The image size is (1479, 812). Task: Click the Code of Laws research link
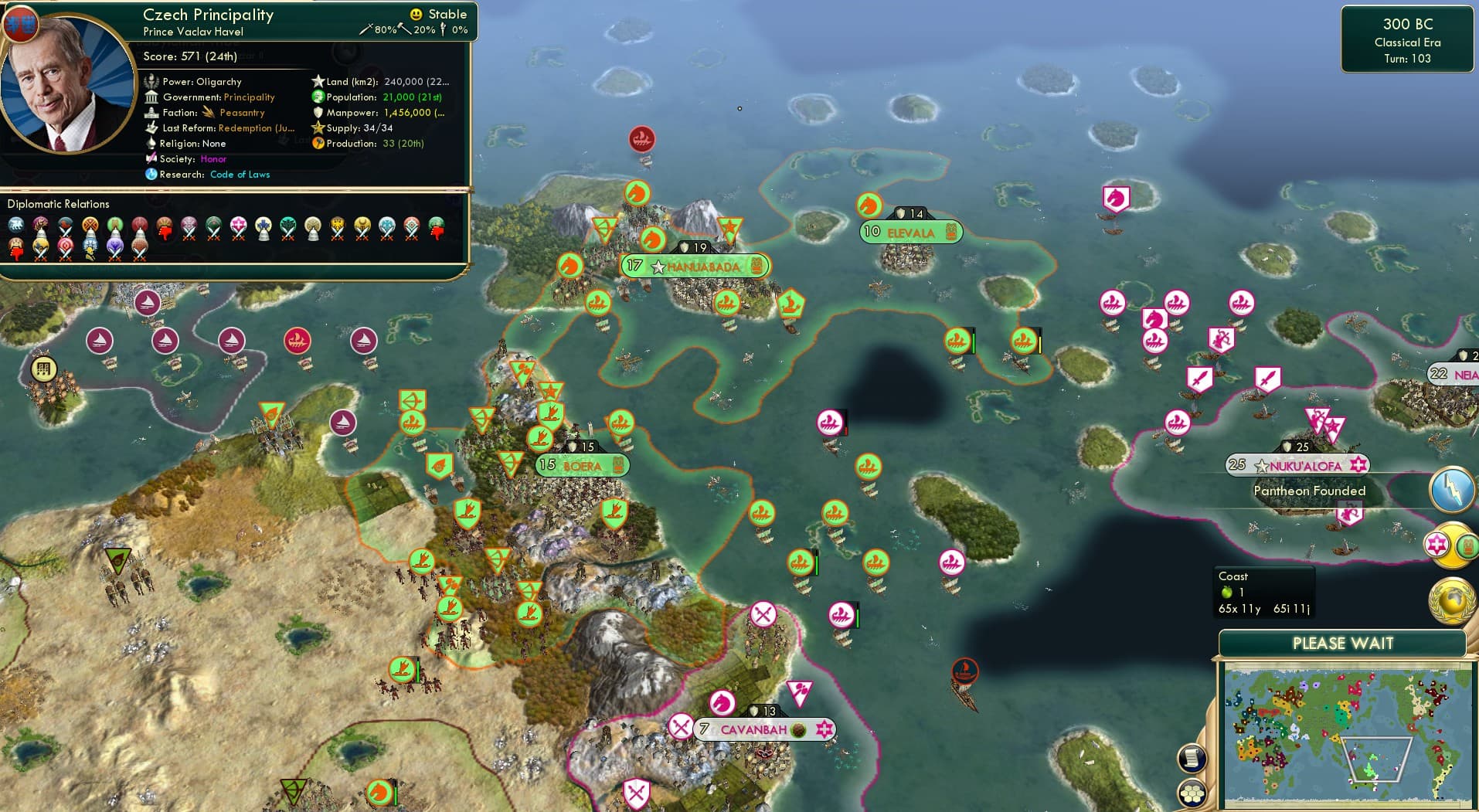pos(240,175)
